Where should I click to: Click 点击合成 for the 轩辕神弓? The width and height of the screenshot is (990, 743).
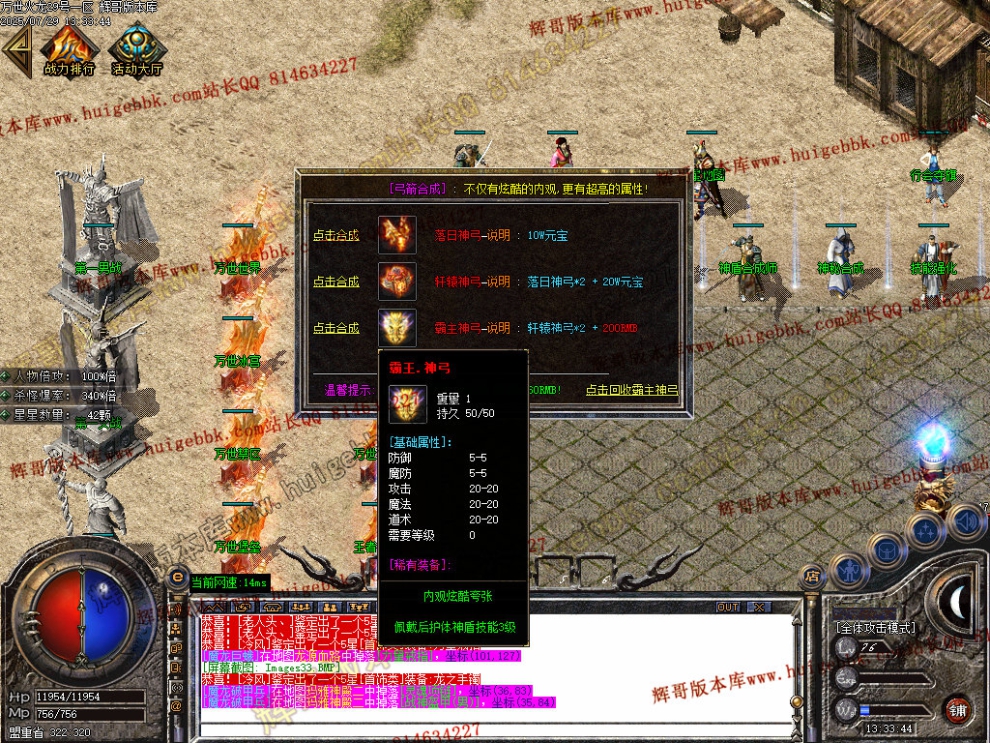[x=335, y=282]
